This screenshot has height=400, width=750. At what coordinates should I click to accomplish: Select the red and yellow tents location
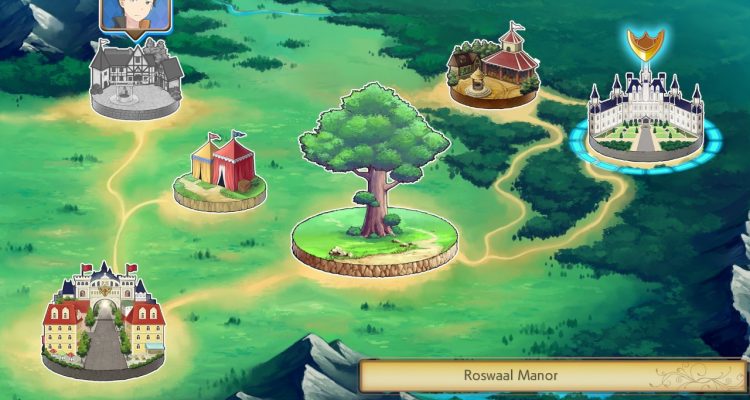(x=220, y=170)
